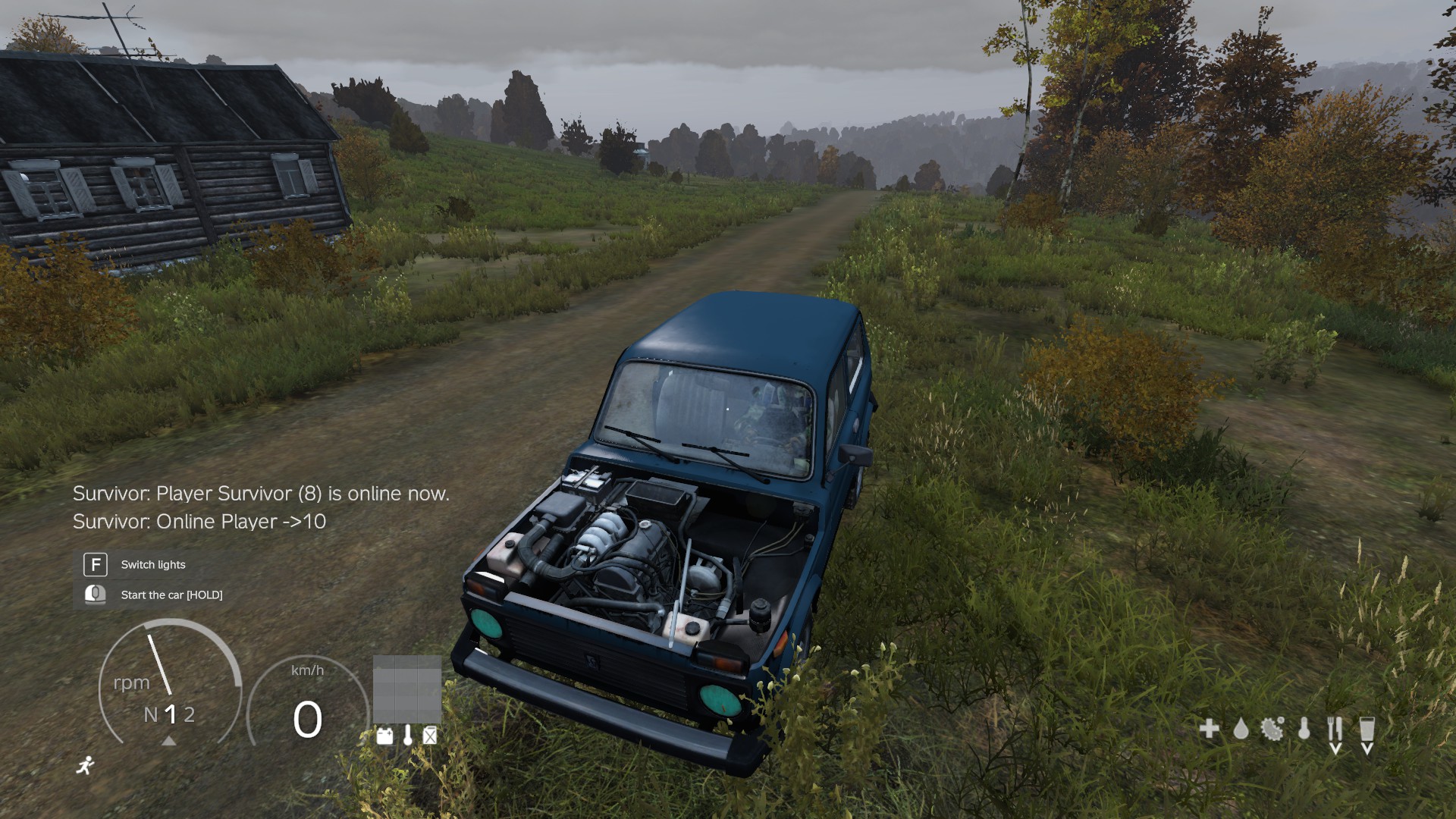
Task: Select the blood drop status icon
Action: 1241,730
